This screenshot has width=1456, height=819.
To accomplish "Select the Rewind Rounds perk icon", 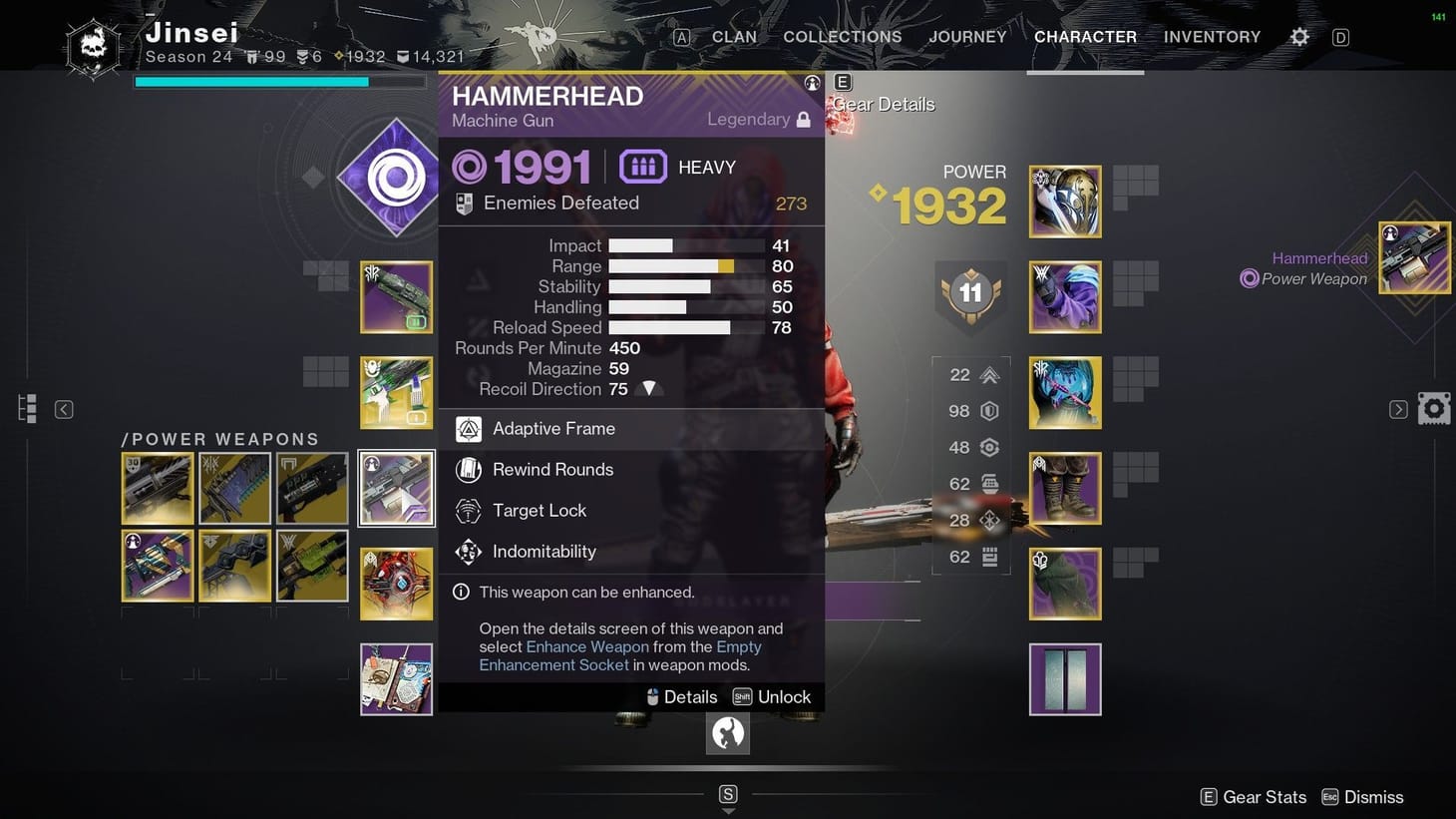I will click(468, 469).
